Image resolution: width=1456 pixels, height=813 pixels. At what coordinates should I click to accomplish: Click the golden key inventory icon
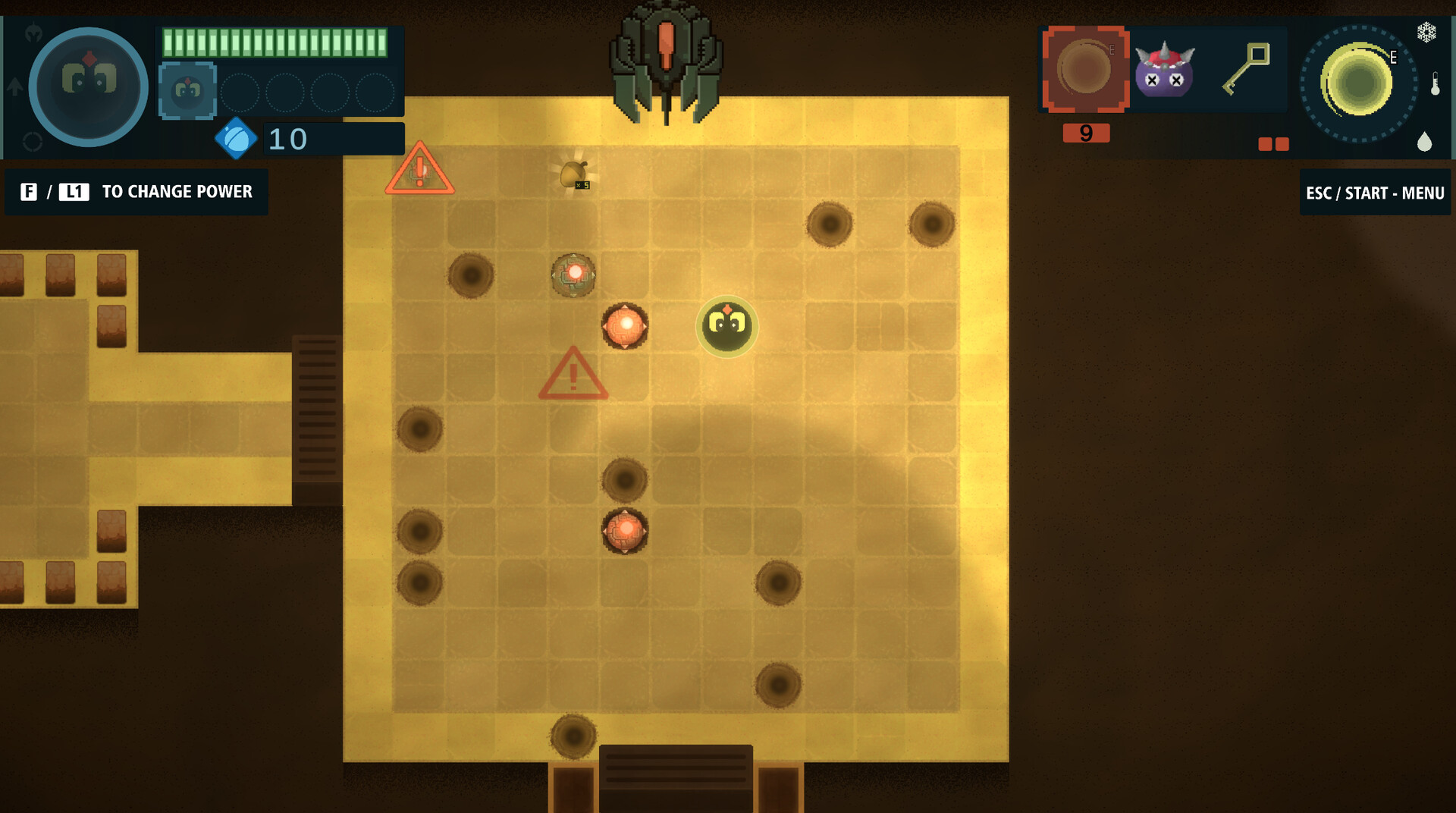click(x=1247, y=68)
